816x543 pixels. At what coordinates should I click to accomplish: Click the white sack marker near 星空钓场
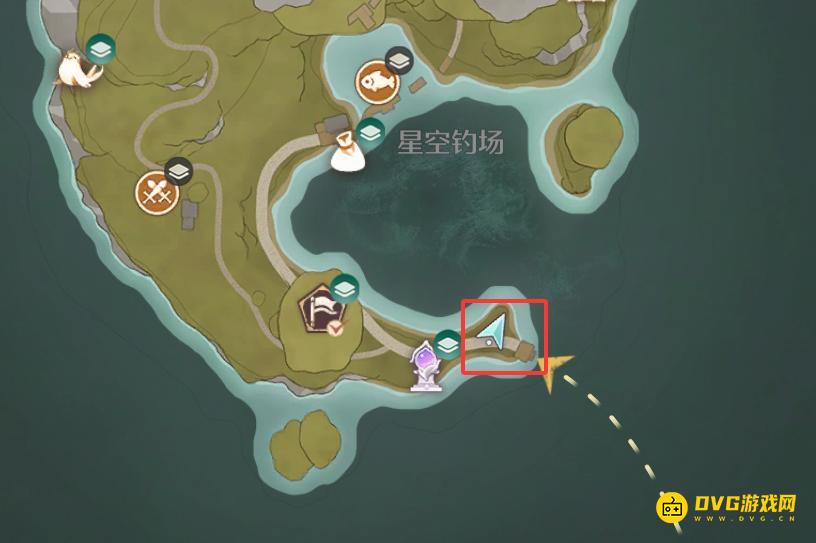tap(348, 150)
